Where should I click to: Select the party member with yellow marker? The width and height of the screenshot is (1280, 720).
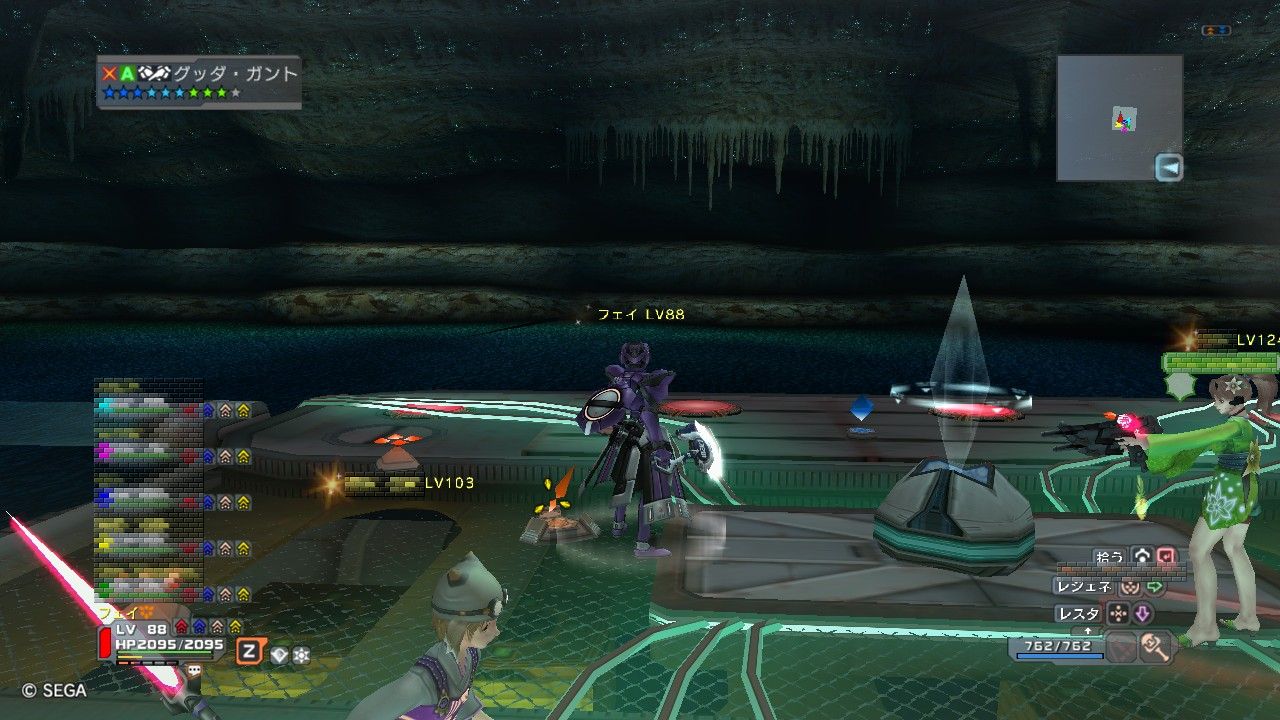(150, 546)
